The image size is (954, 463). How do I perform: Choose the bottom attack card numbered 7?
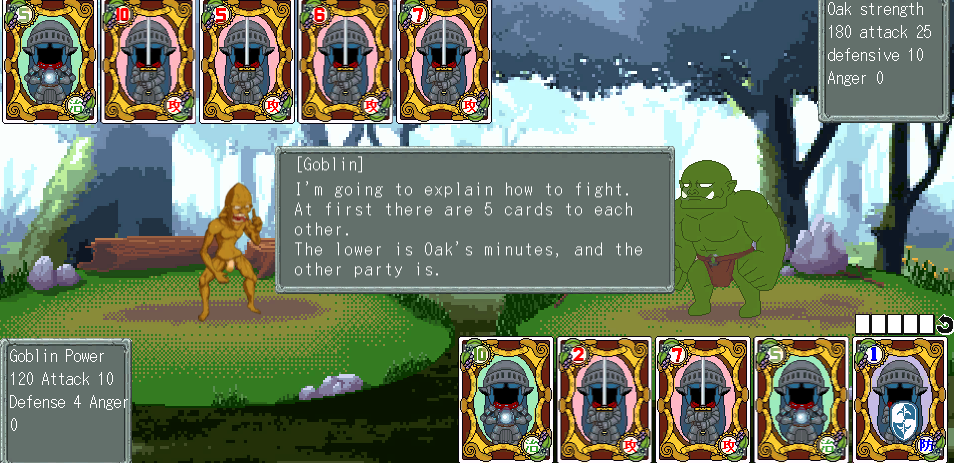(x=702, y=399)
